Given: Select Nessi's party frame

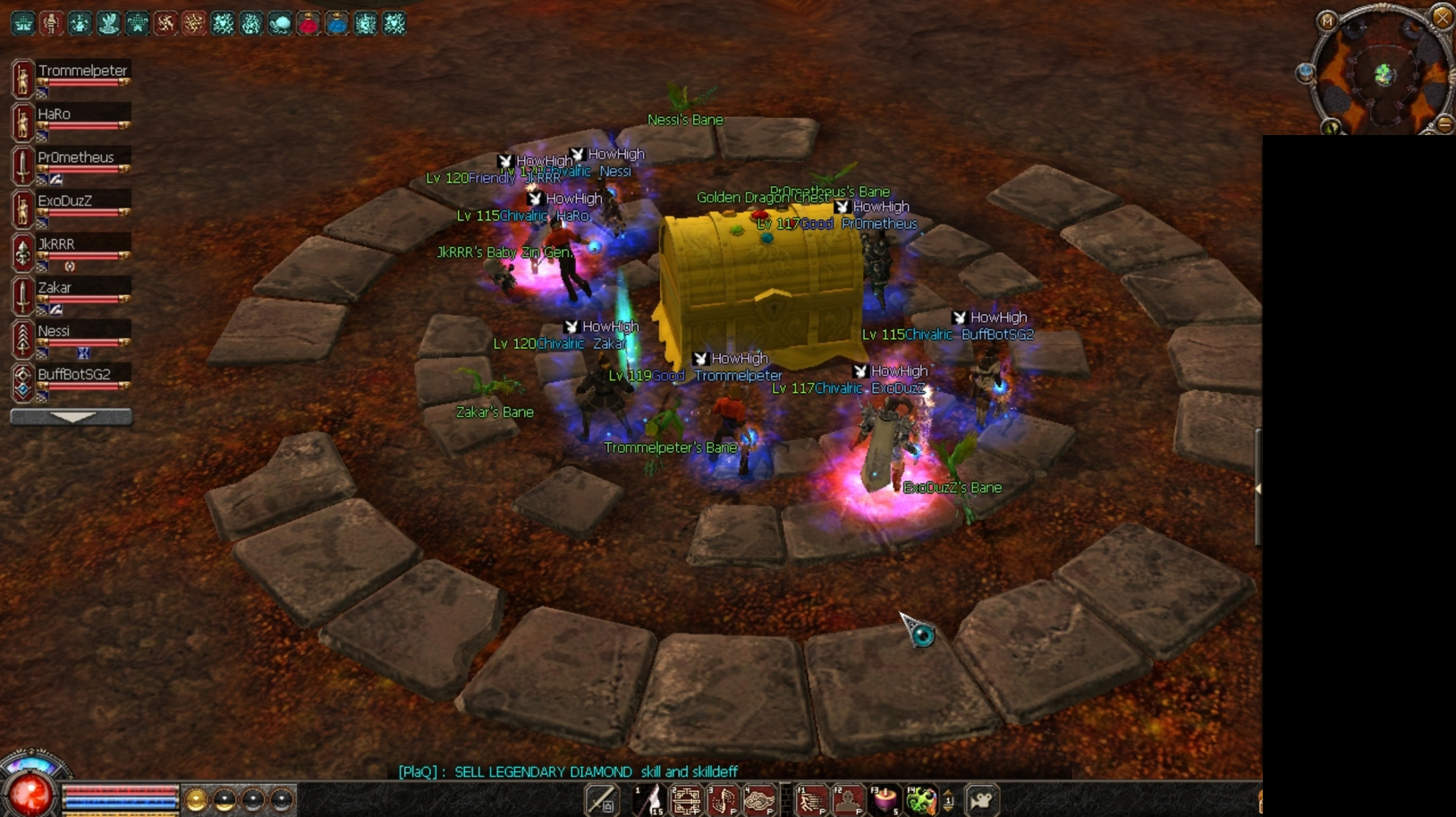Looking at the screenshot, I should pos(54,331).
